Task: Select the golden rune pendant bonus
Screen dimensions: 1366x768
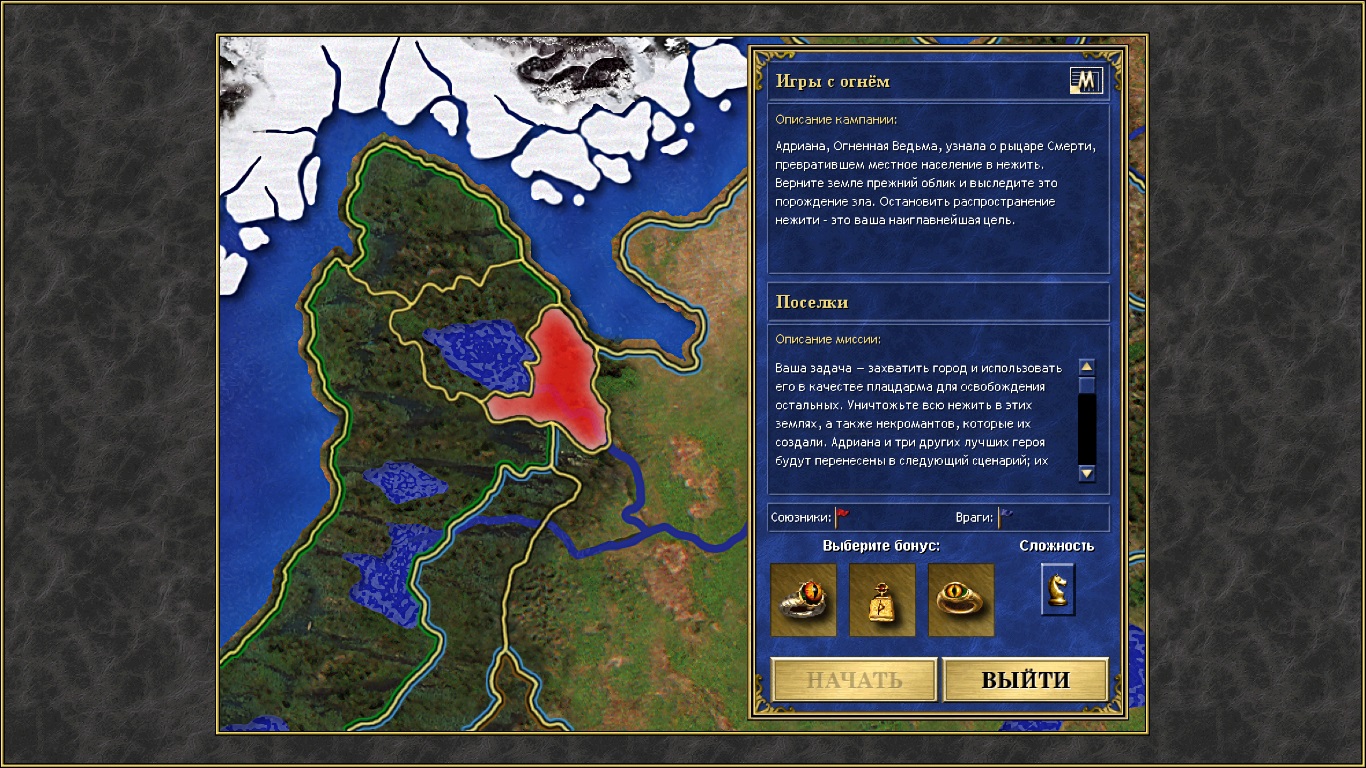Action: [x=882, y=600]
